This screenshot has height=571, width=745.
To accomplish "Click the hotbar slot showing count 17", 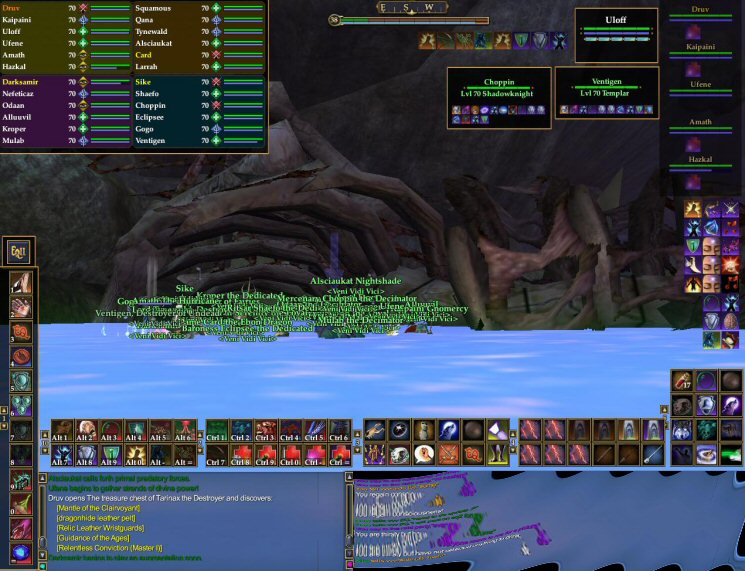I will pyautogui.click(x=684, y=382).
